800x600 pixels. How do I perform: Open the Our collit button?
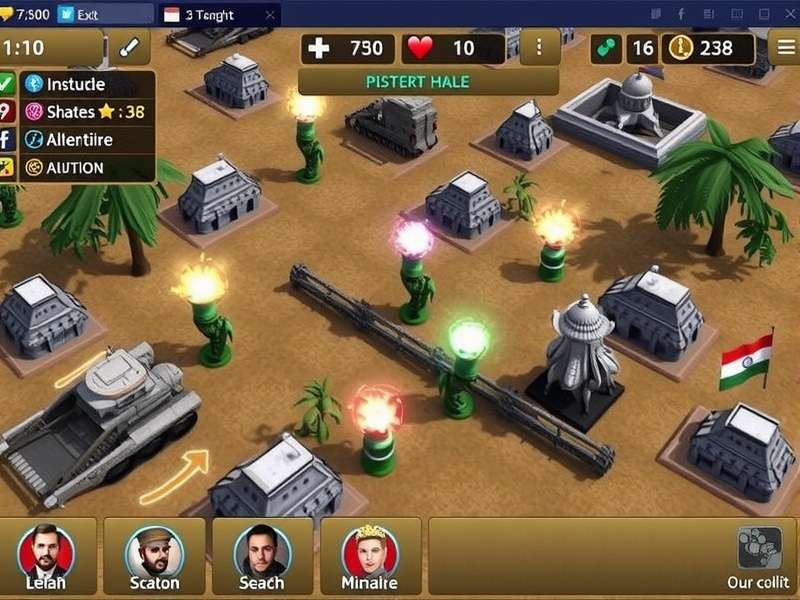point(759,558)
